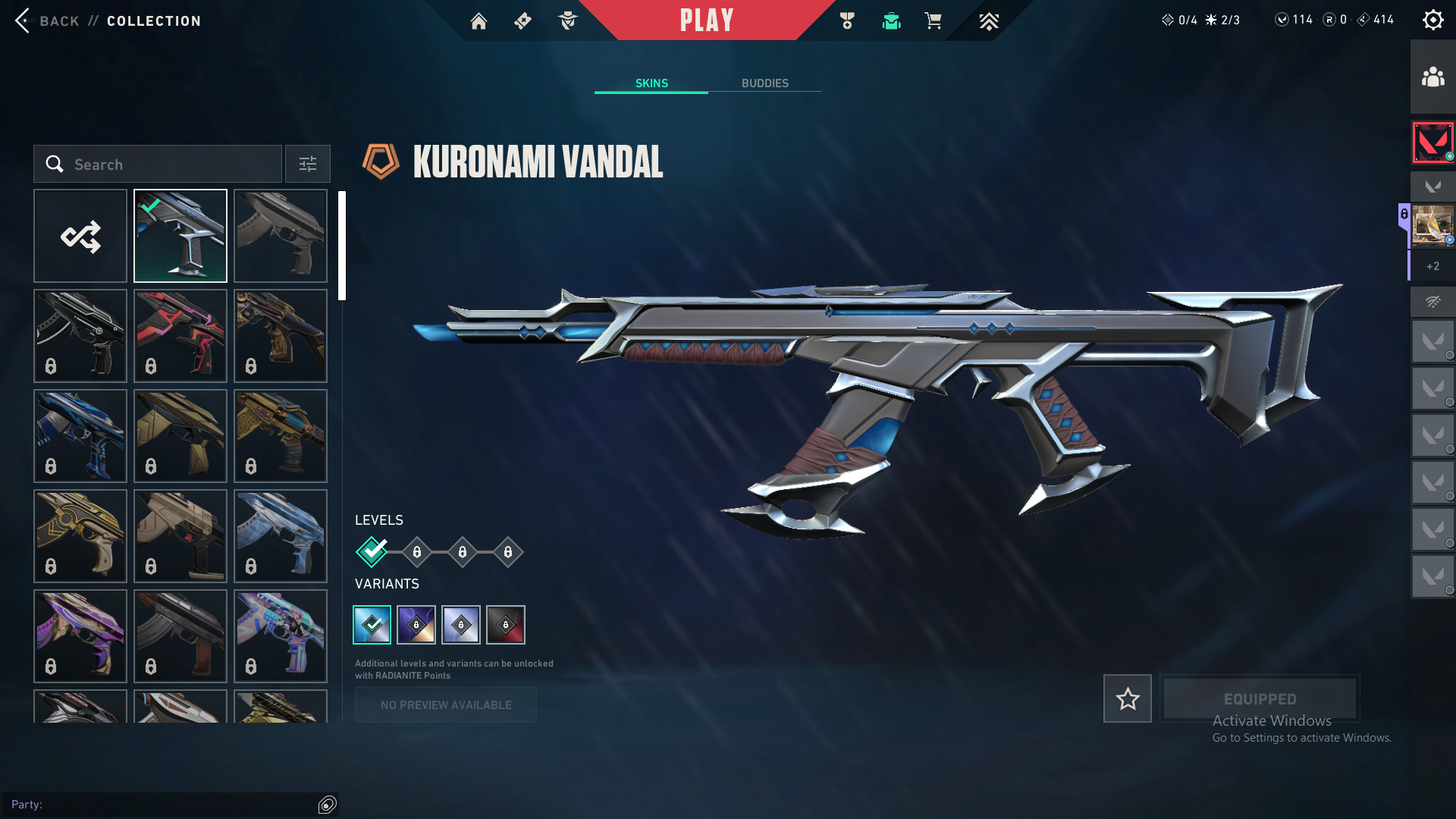
Task: Switch to the Buddies tab
Action: [x=764, y=83]
